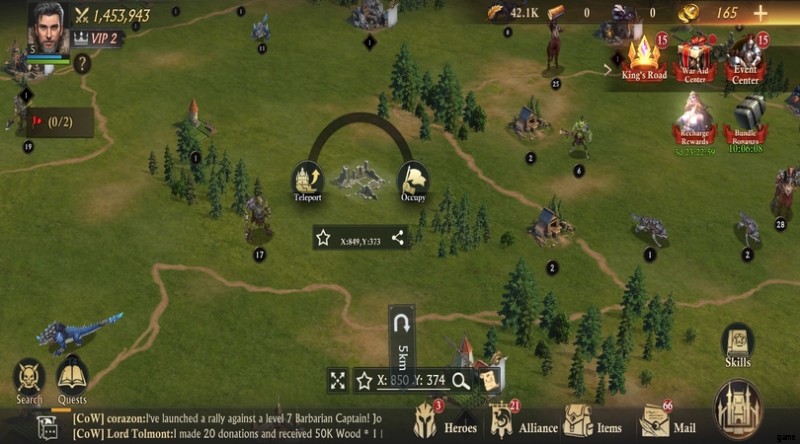Screen dimensions: 800x444
Task: Open the Heroes menu
Action: pos(446,423)
